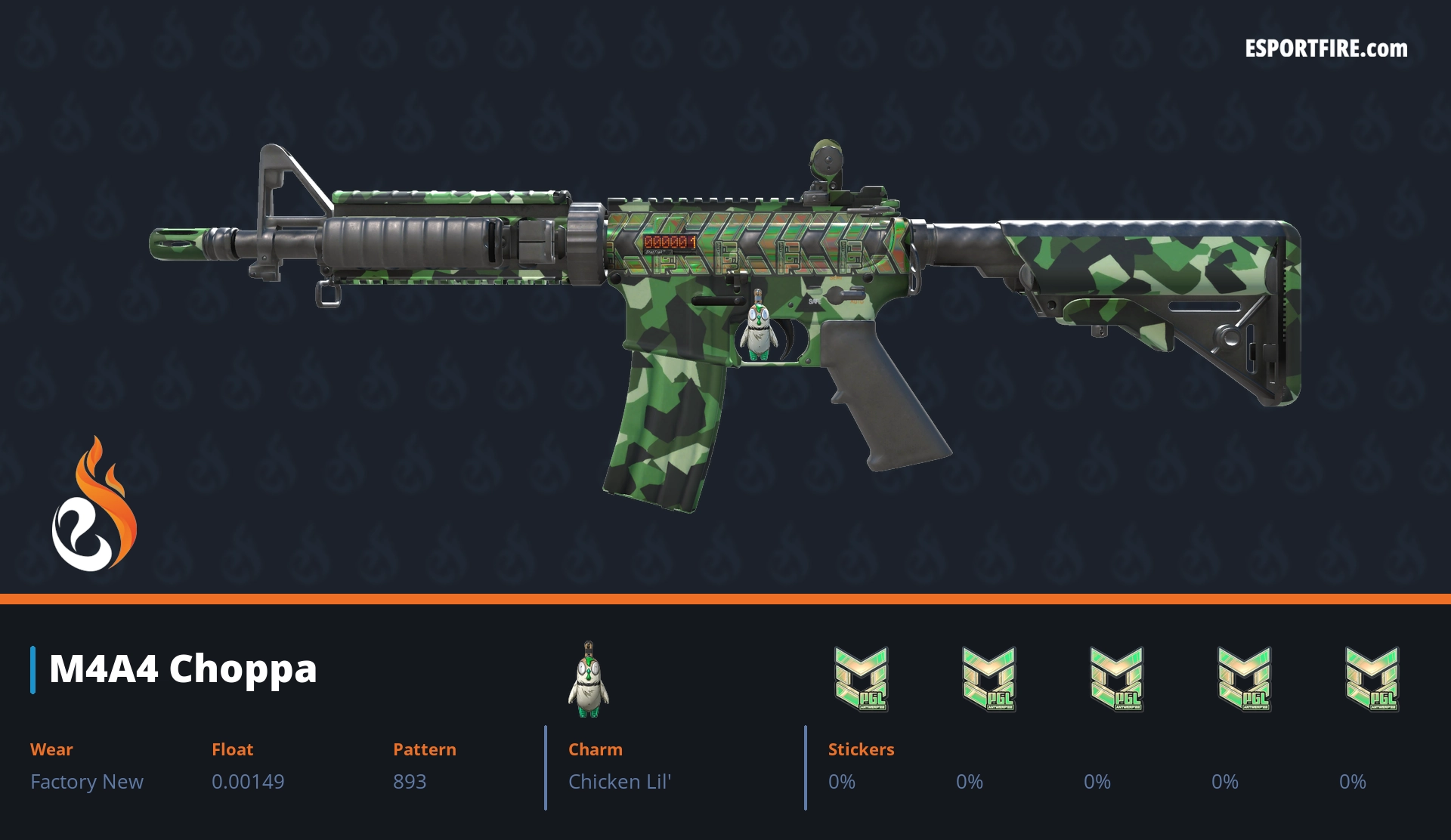Click the Esportfire flame logo
Image resolution: width=1451 pixels, height=840 pixels.
pyautogui.click(x=94, y=505)
